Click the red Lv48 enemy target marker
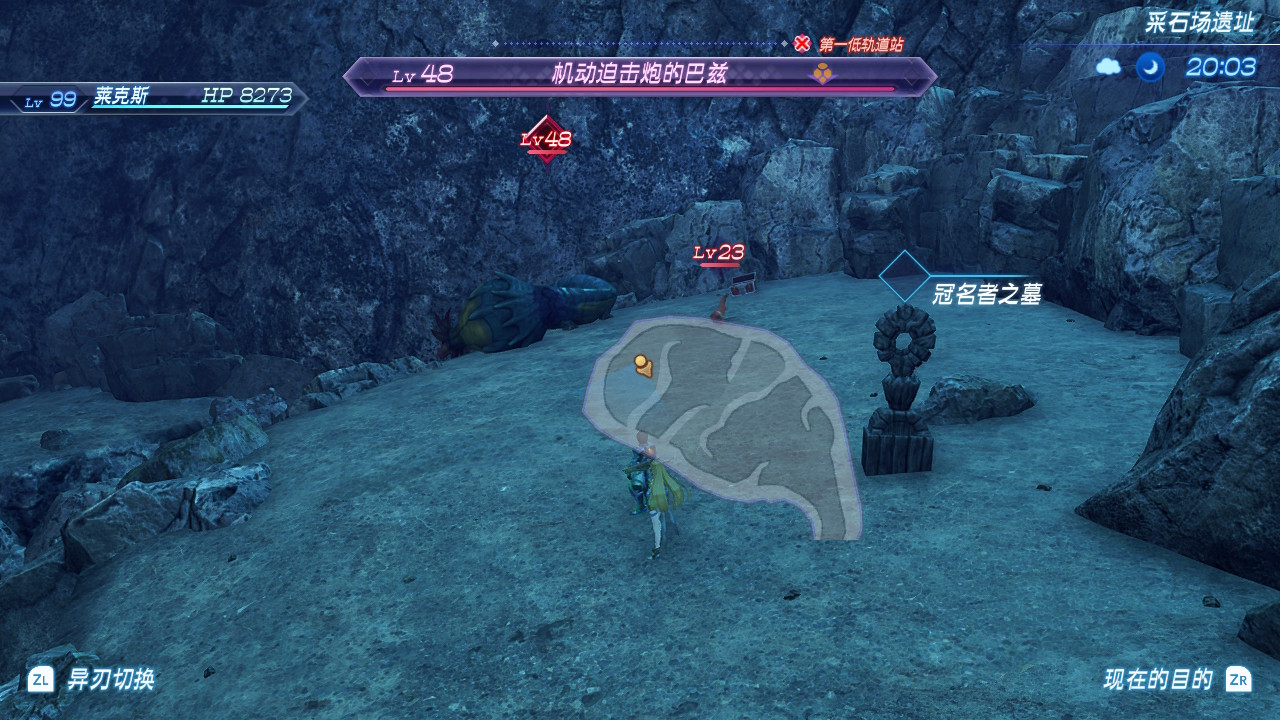Viewport: 1280px width, 720px height. (546, 140)
